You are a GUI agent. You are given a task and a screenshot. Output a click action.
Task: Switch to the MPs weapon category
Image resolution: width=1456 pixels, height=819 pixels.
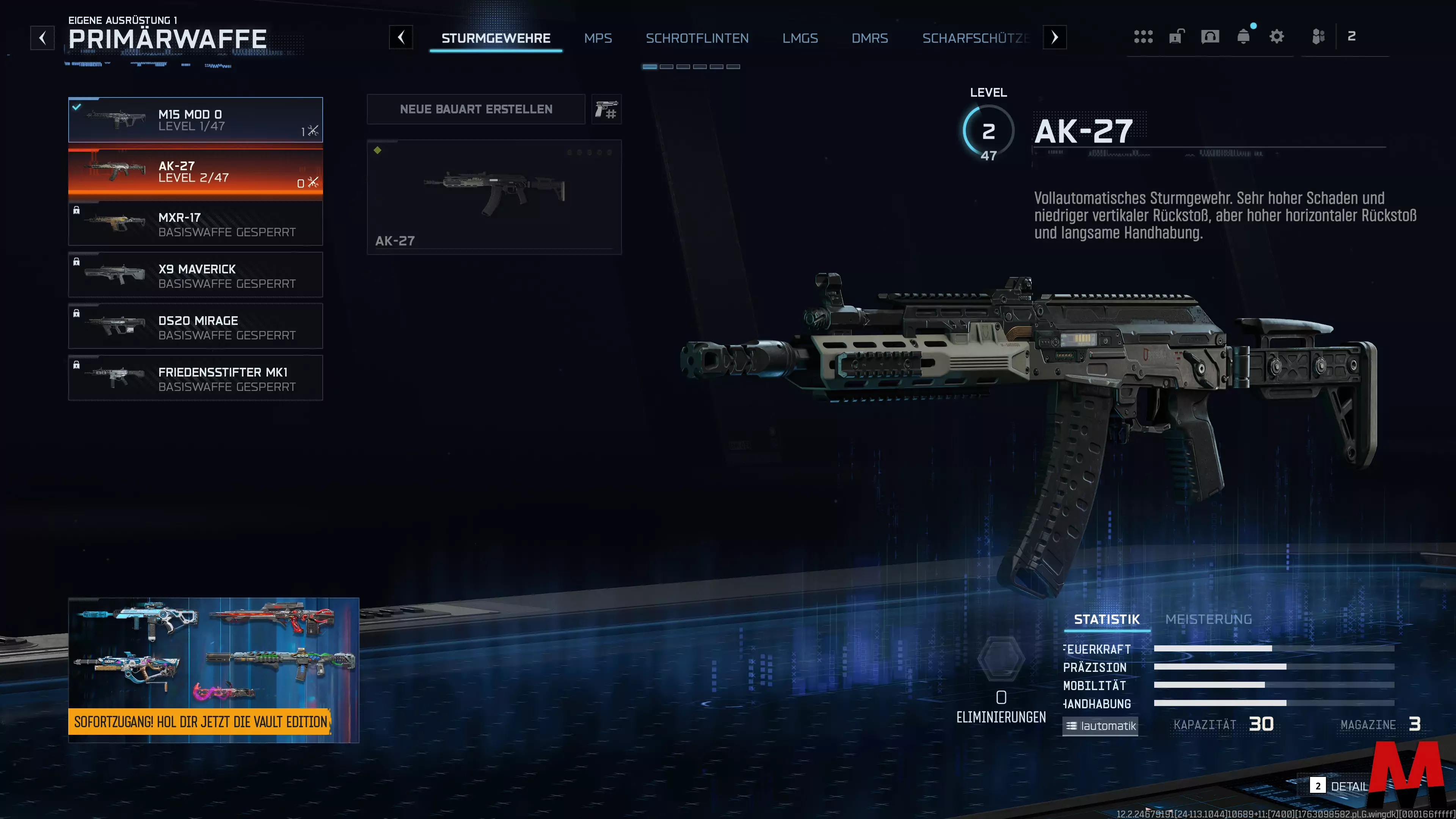[598, 38]
